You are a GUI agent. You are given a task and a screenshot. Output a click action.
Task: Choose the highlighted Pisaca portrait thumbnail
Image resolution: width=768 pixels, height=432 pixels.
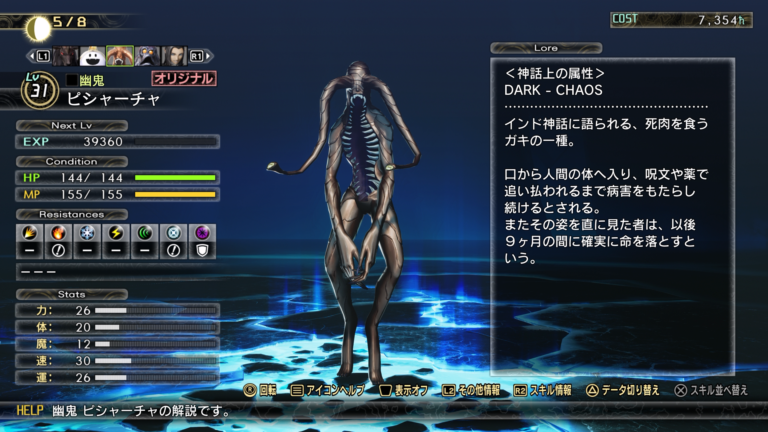coord(120,56)
